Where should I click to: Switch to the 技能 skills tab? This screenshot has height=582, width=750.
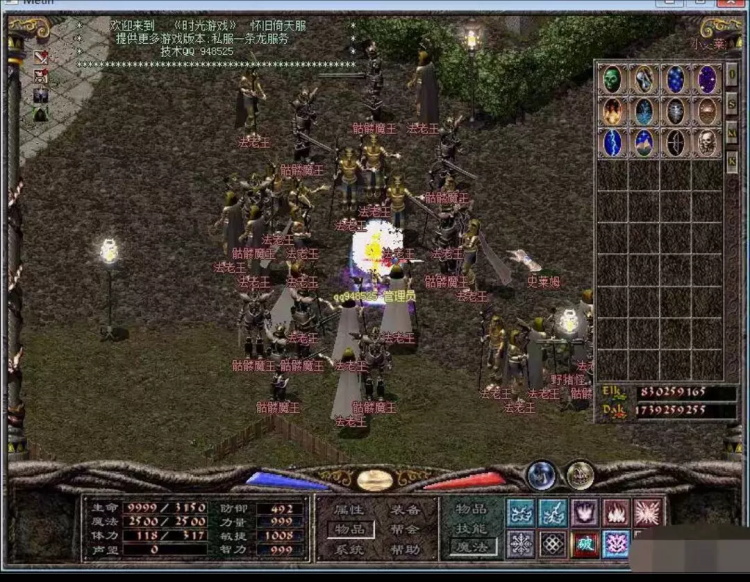click(x=469, y=528)
